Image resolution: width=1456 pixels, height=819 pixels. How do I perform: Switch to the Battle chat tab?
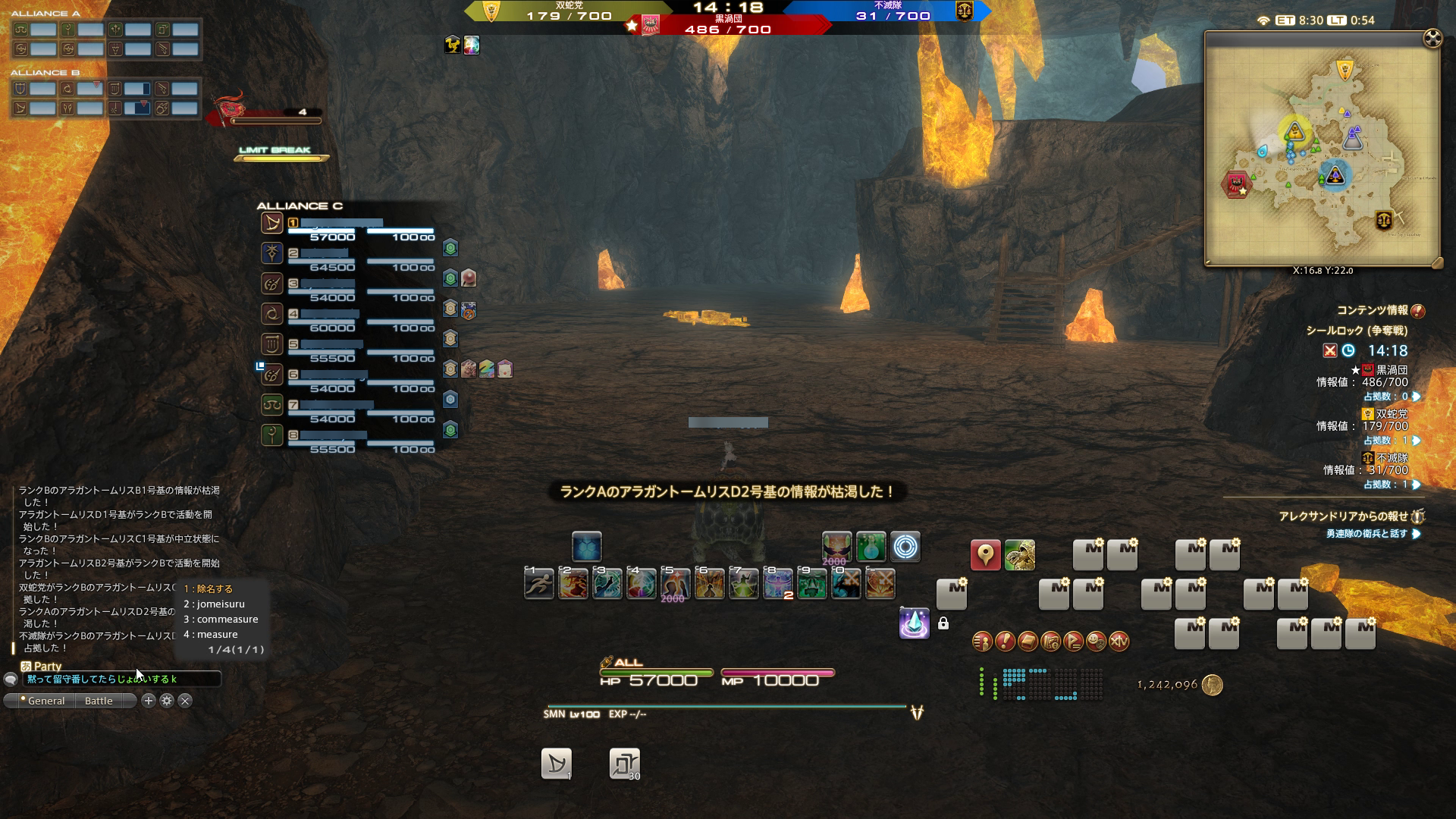99,701
